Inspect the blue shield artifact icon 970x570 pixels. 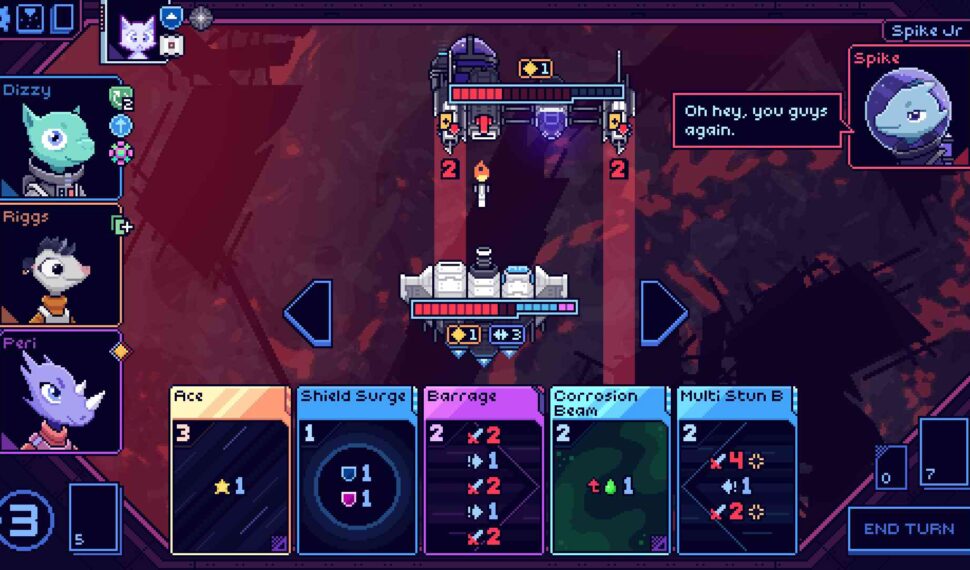tap(171, 18)
